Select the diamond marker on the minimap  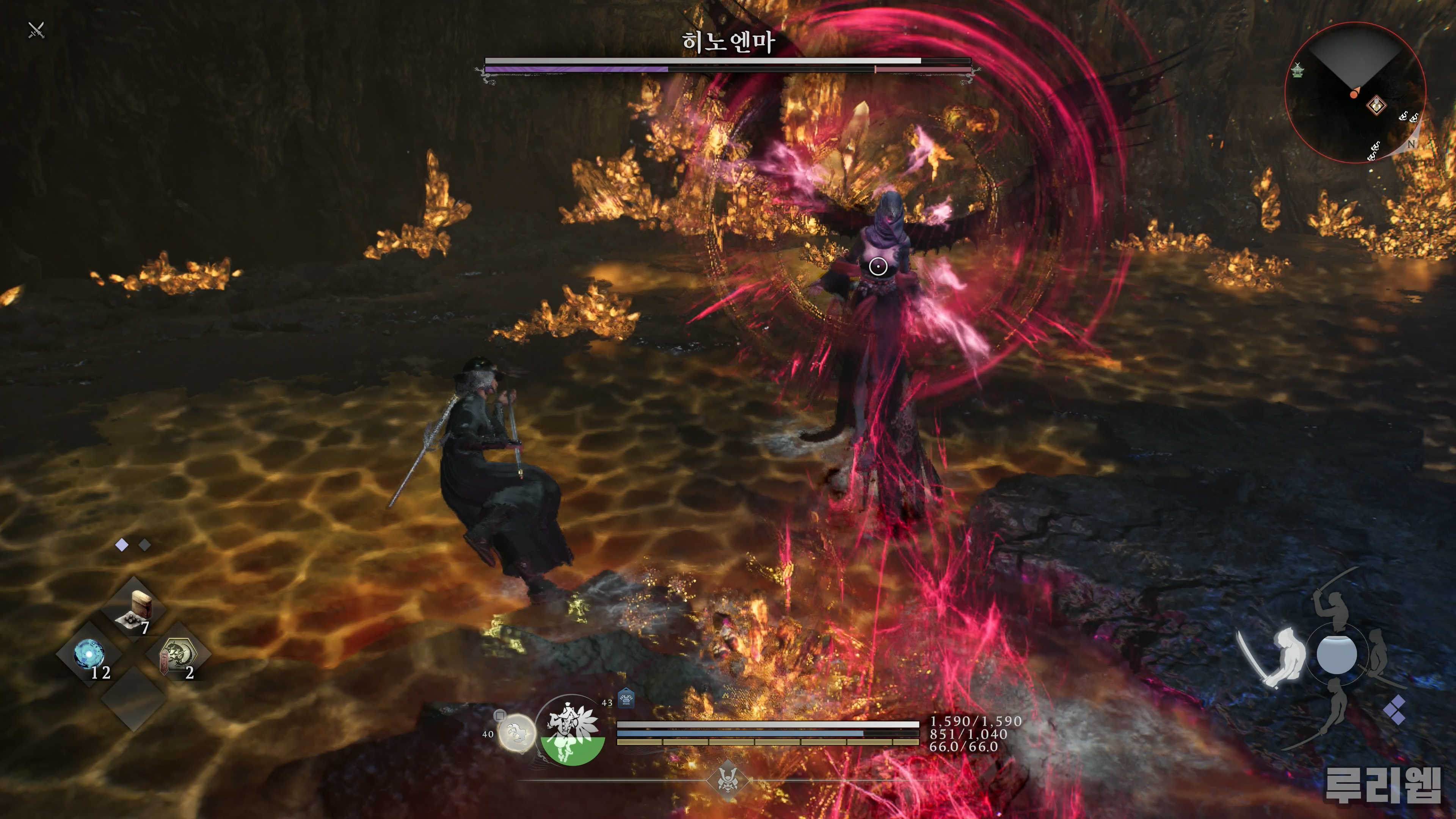(1376, 105)
